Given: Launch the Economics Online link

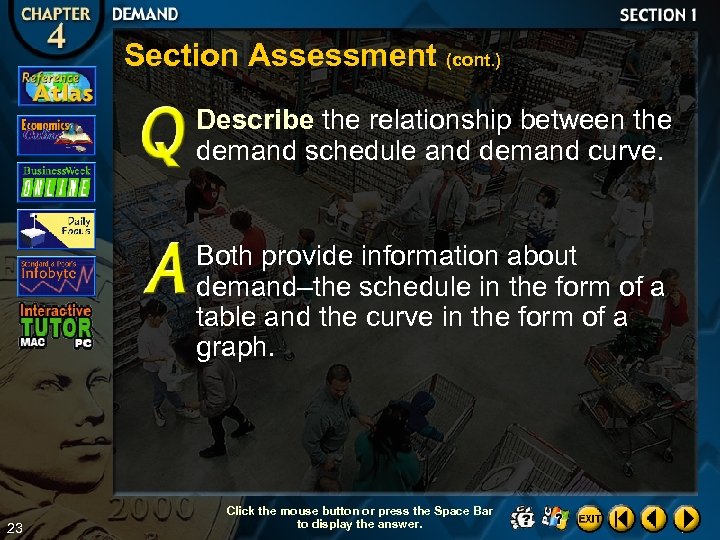Looking at the screenshot, I should tap(56, 135).
